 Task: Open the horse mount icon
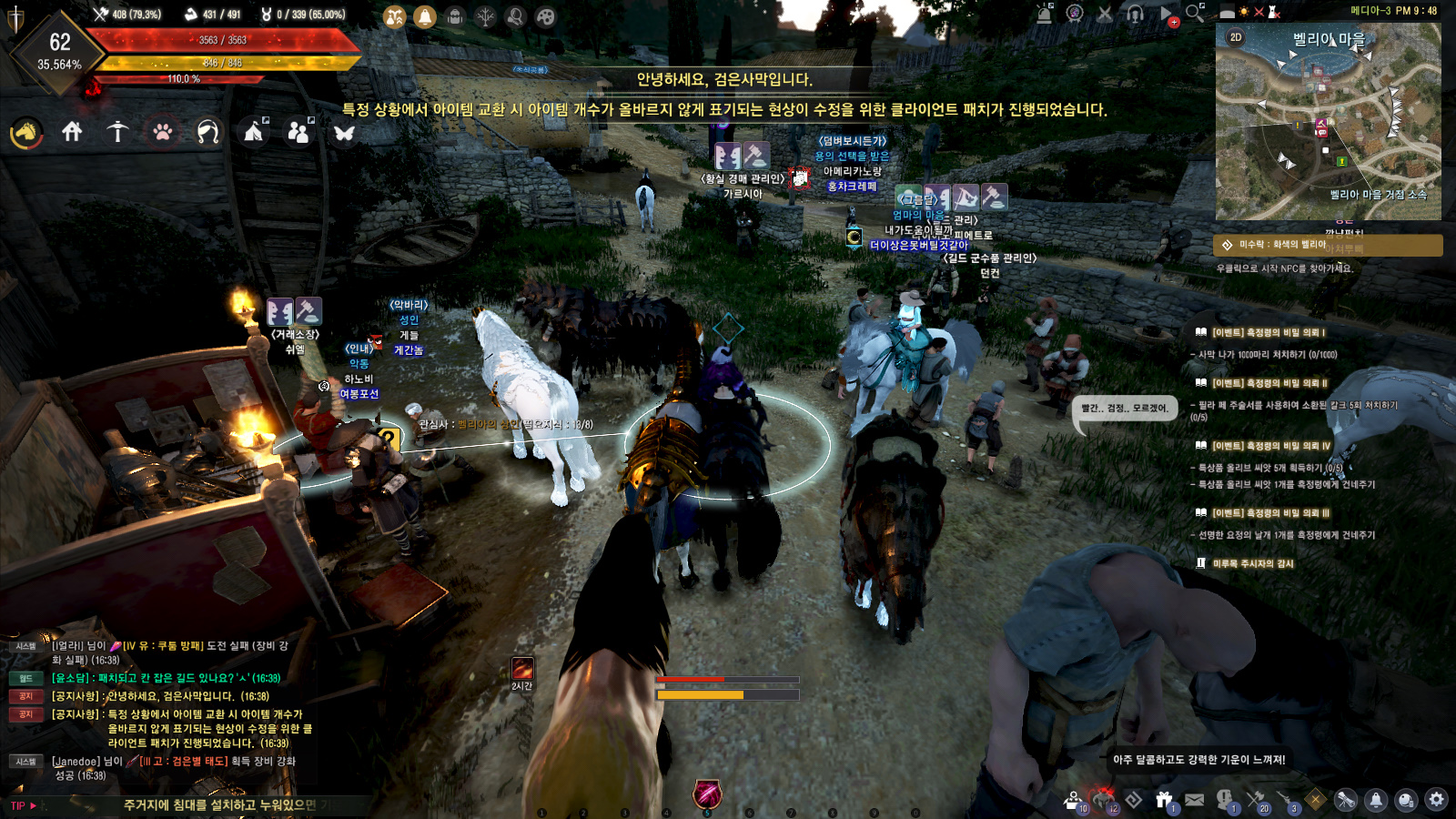coord(26,133)
